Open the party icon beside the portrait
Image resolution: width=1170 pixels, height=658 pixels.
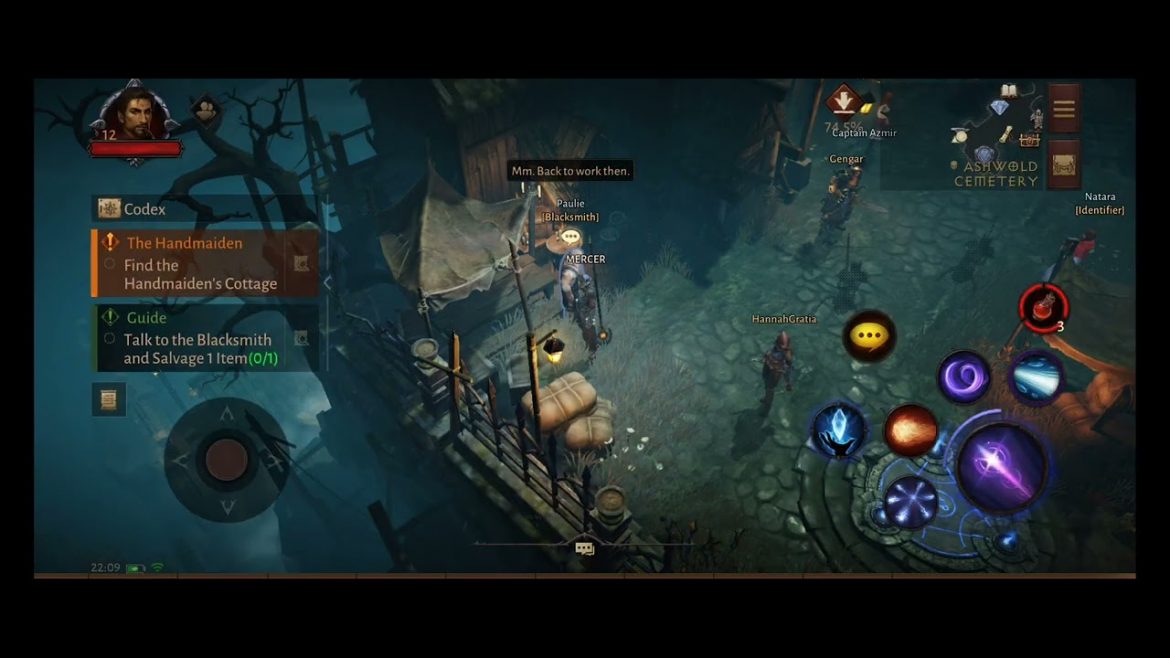[205, 110]
